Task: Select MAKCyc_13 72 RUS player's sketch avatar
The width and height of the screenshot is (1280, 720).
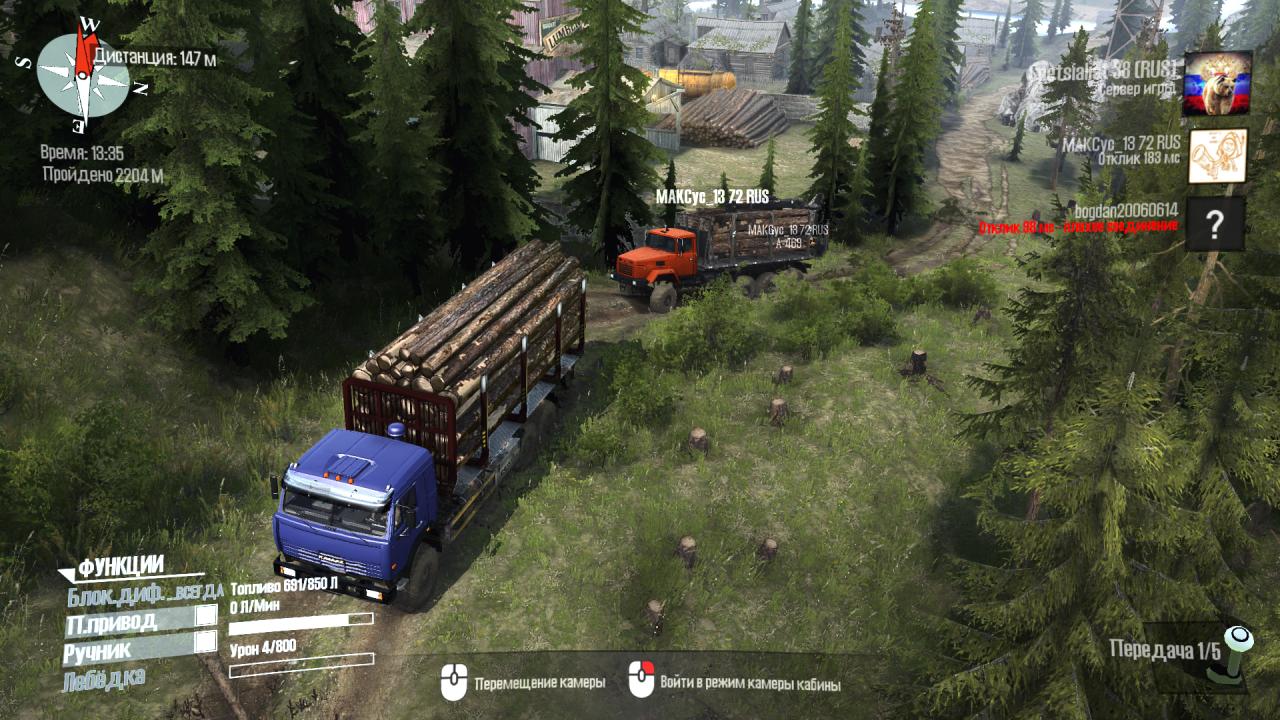Action: 1217,156
